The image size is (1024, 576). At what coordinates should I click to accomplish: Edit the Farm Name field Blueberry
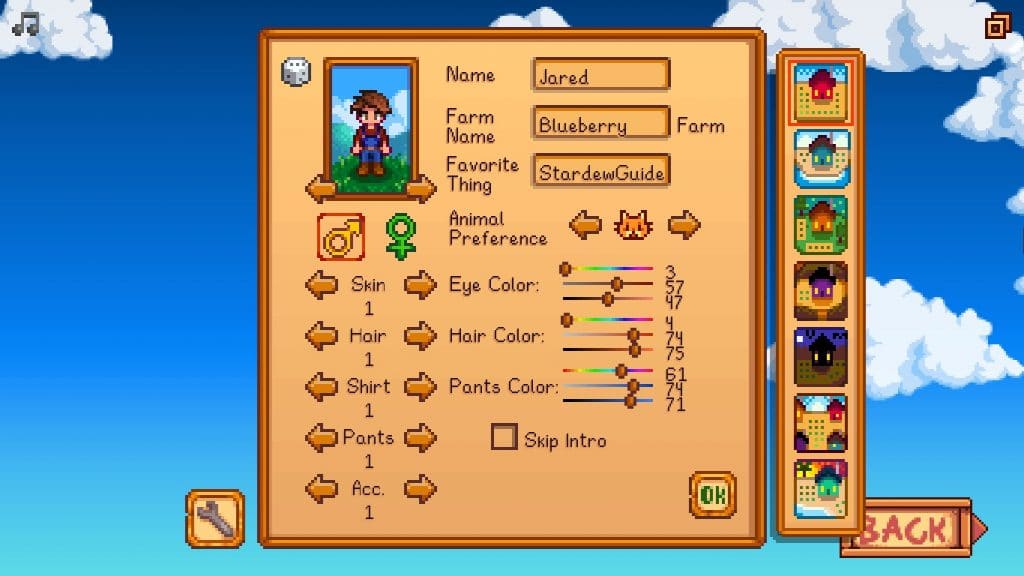coord(601,125)
